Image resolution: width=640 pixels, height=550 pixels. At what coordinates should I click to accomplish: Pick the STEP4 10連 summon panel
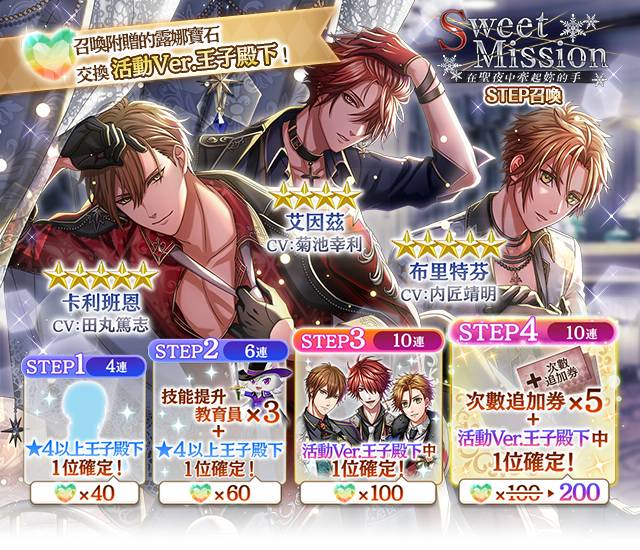pos(529,420)
